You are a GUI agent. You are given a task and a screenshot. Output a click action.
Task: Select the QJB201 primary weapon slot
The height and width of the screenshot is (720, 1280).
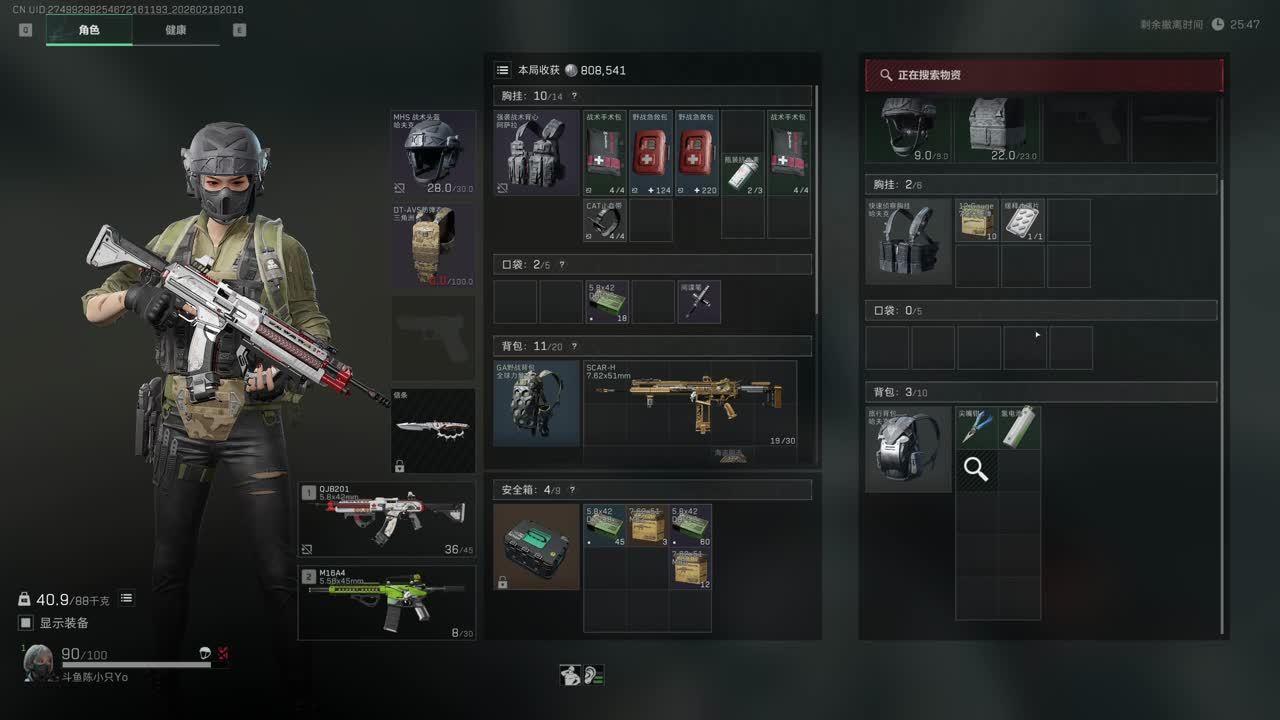pos(387,519)
